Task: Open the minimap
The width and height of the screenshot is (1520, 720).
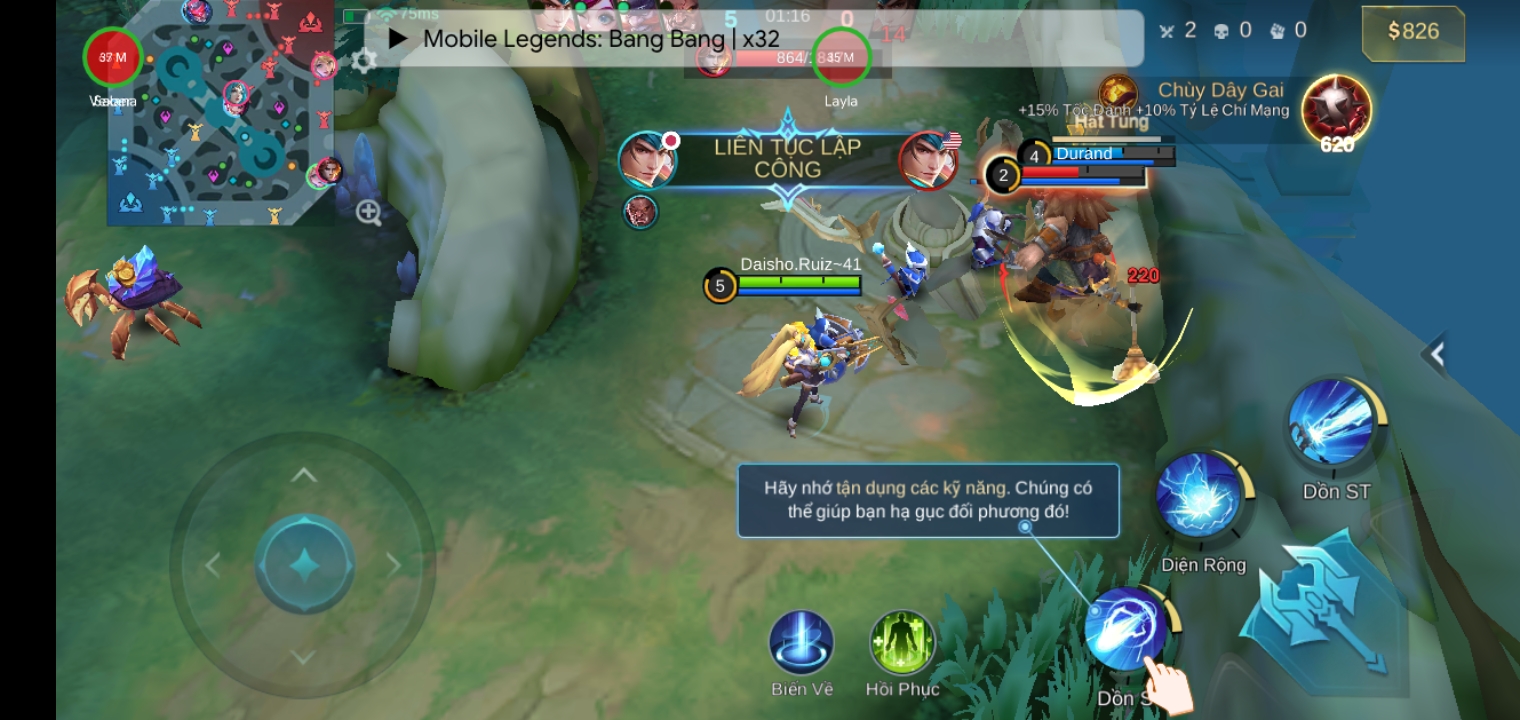Action: click(x=220, y=112)
